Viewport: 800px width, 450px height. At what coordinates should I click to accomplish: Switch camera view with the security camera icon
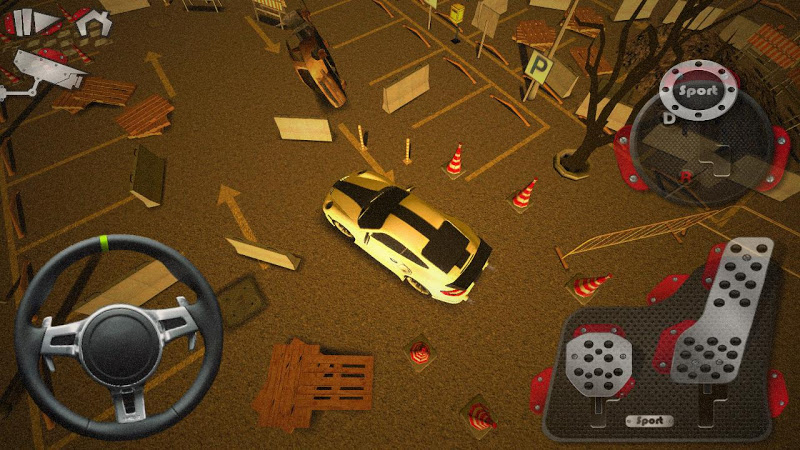click(43, 71)
